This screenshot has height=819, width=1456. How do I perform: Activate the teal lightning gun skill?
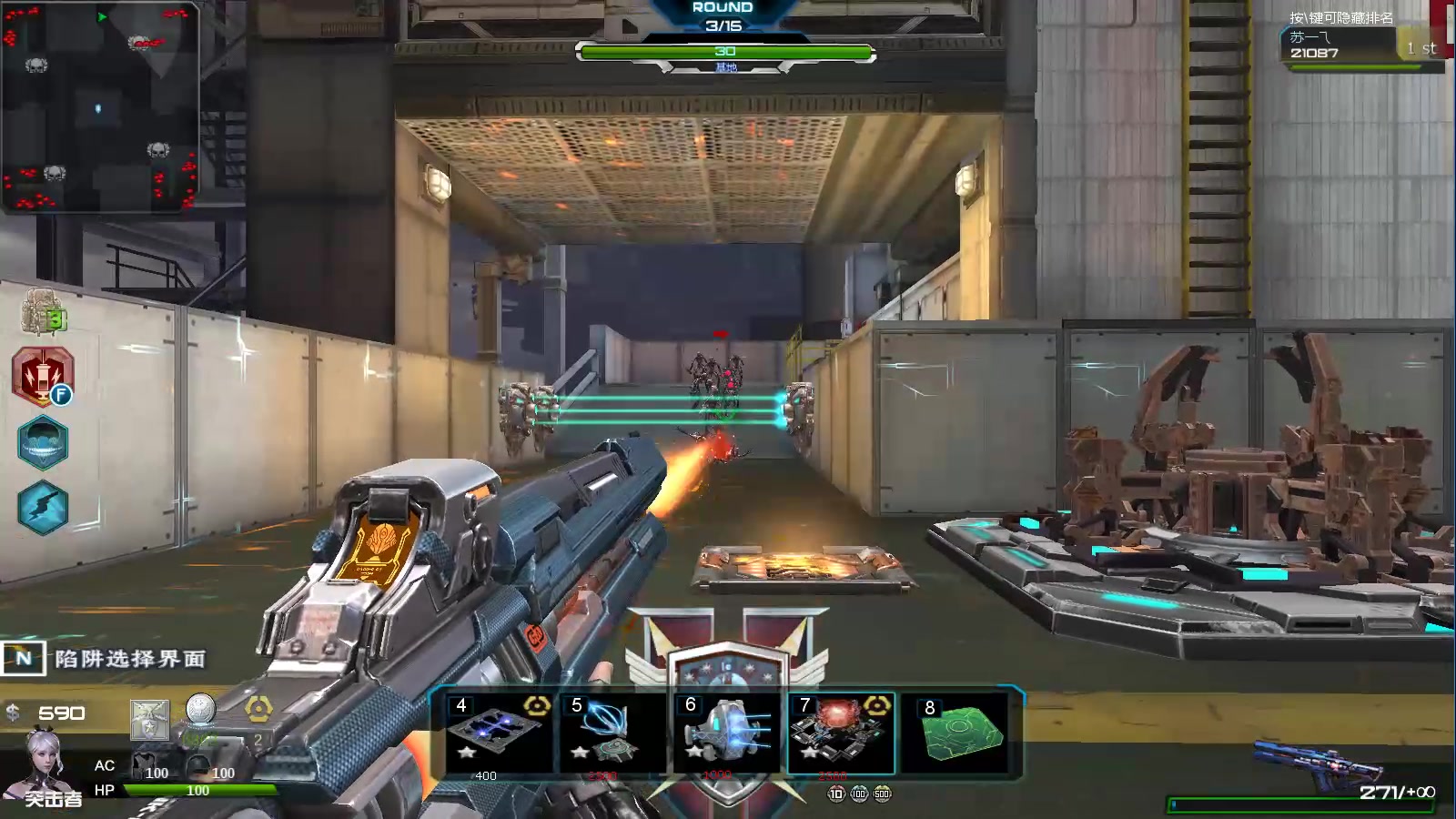[43, 507]
